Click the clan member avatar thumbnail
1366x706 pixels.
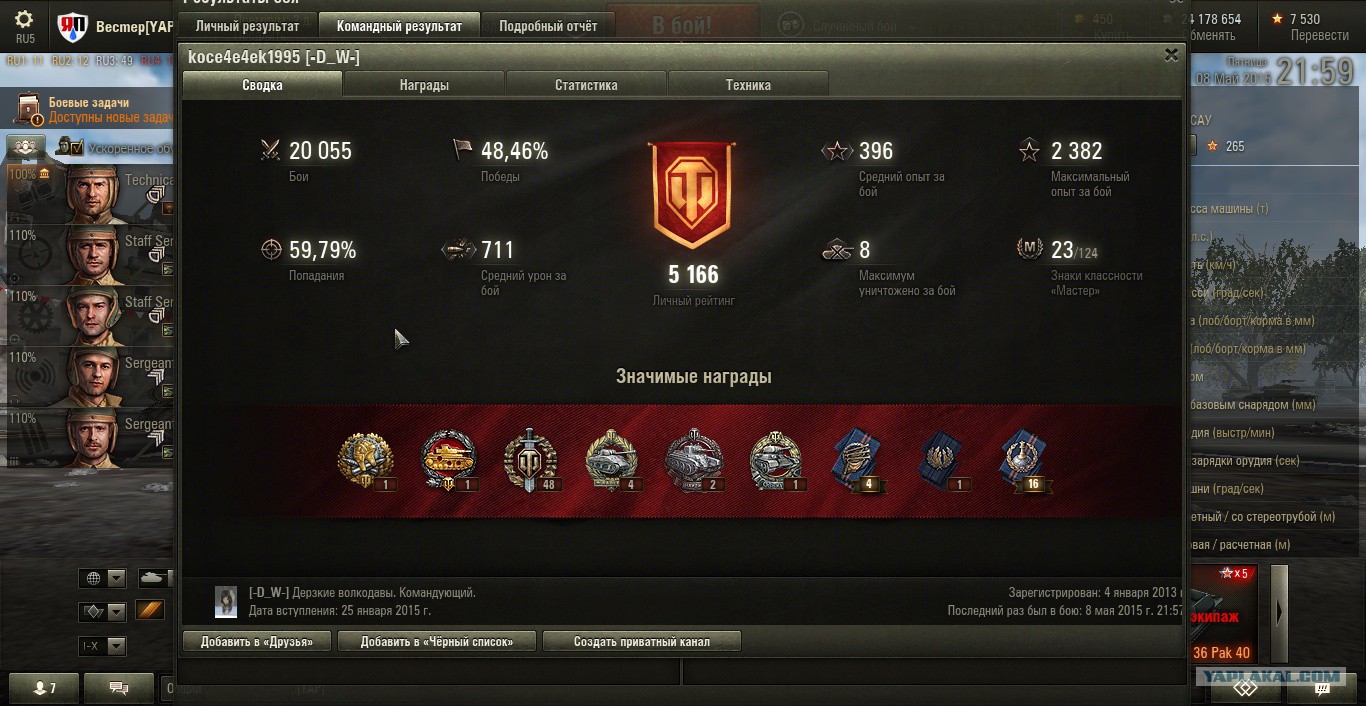(x=226, y=601)
